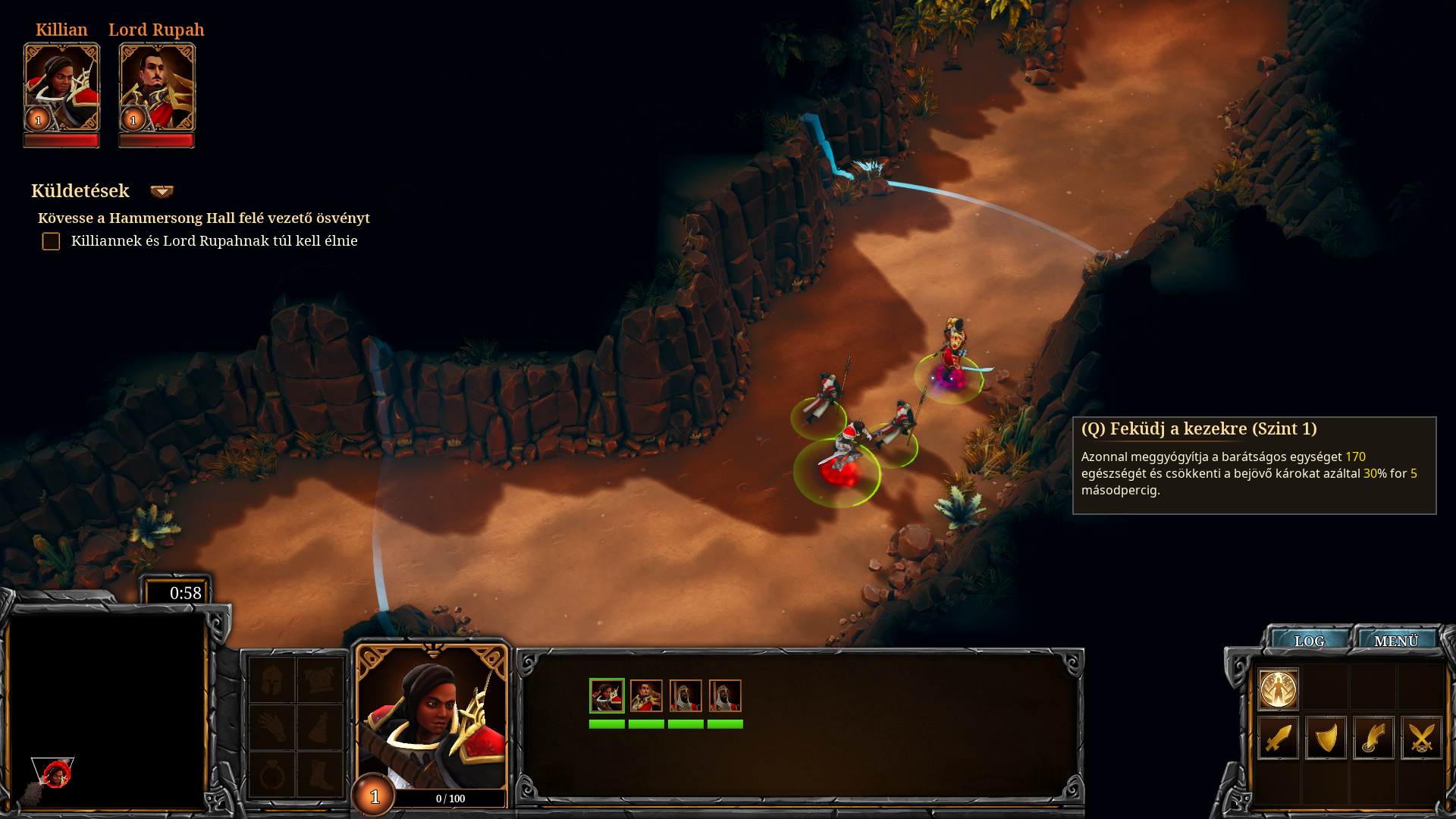Open the LOG panel

click(1309, 641)
